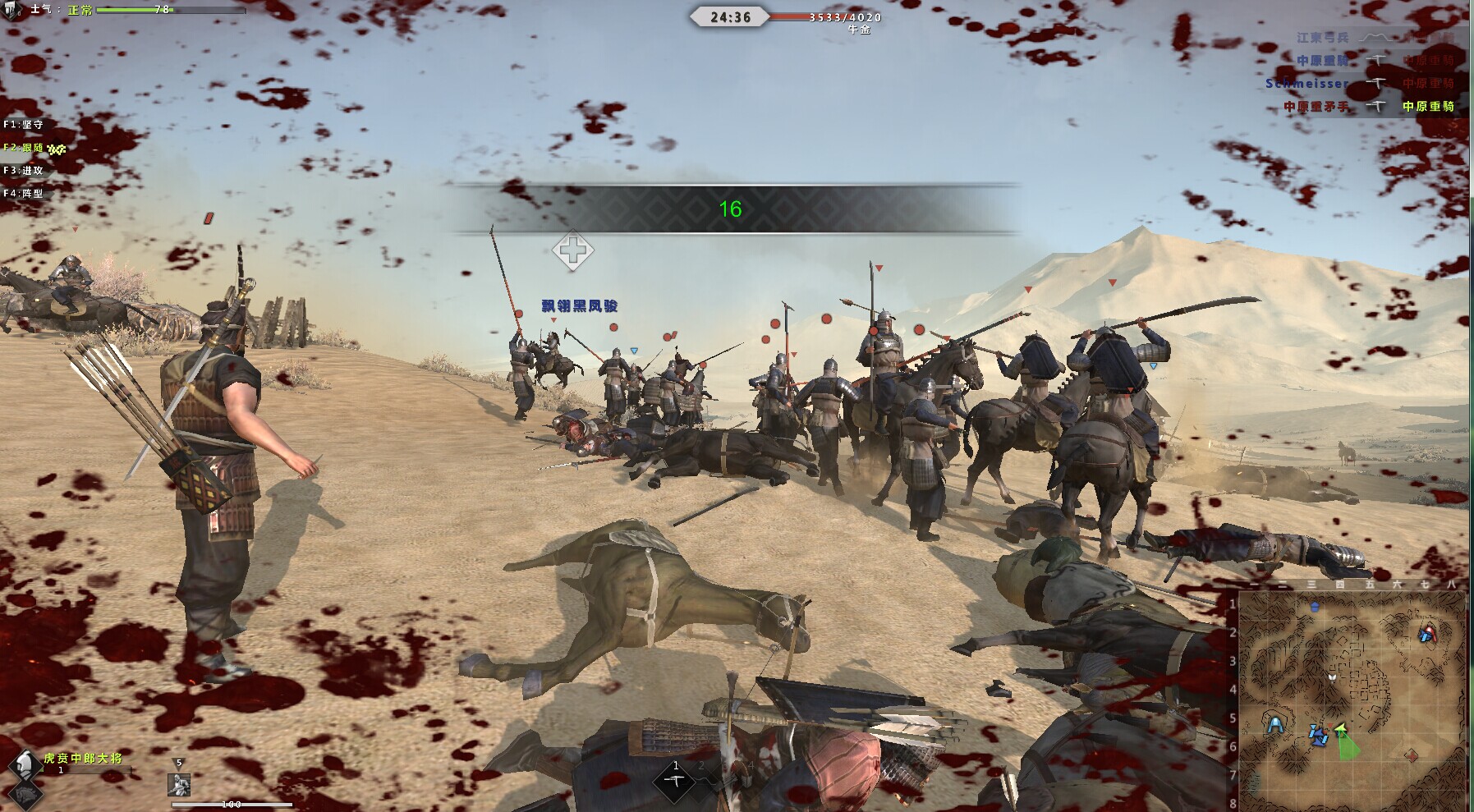Open the F4 阵型 formation command
This screenshot has width=1474, height=812.
[23, 194]
